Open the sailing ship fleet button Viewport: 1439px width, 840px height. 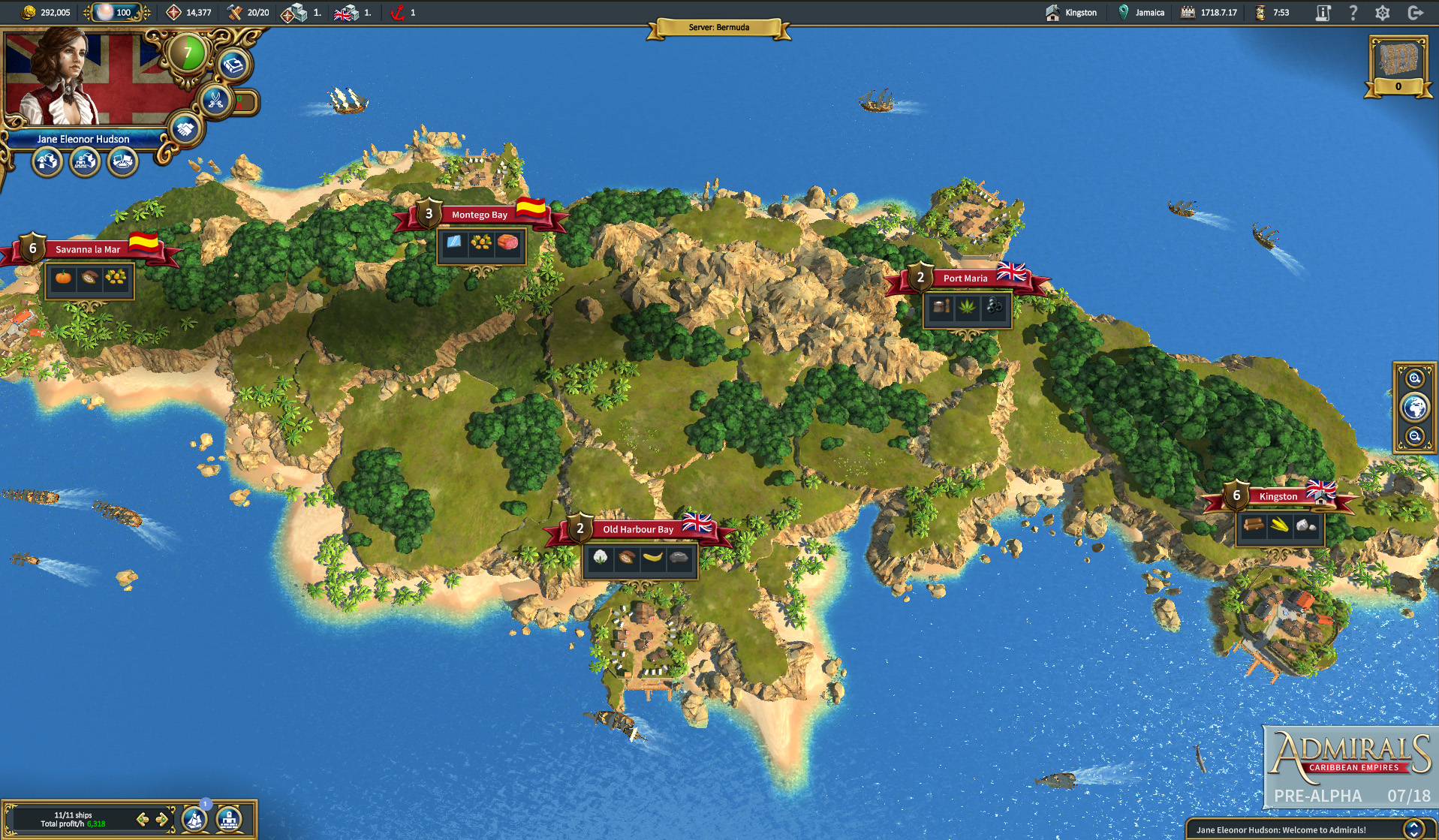pos(195,819)
